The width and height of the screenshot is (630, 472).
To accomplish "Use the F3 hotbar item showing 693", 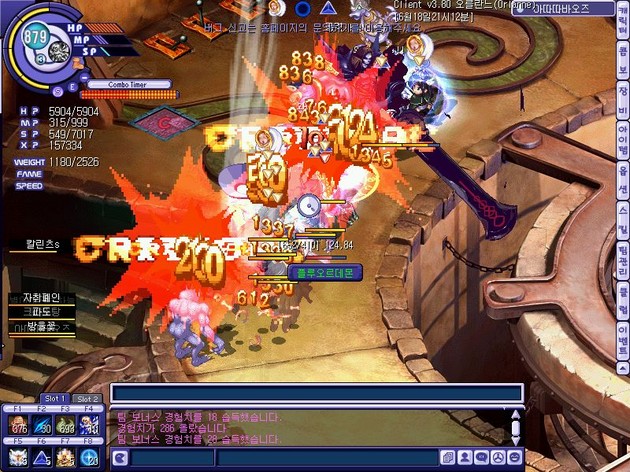I will (67, 426).
